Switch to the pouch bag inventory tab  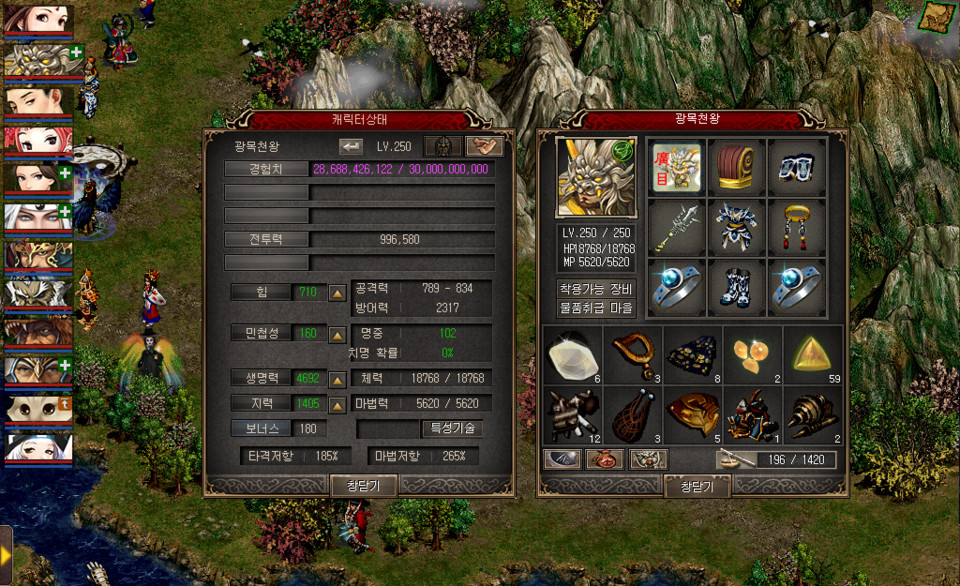[x=604, y=460]
